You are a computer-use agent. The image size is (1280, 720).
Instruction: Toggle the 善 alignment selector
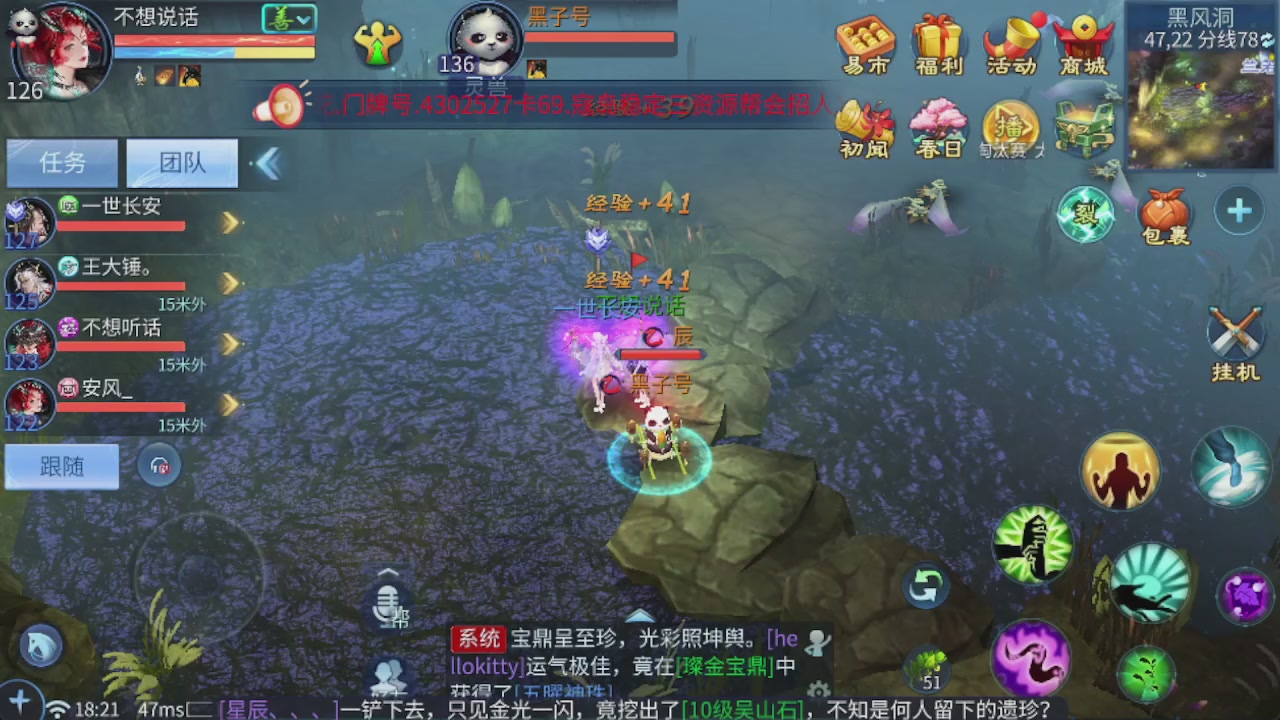pyautogui.click(x=288, y=18)
